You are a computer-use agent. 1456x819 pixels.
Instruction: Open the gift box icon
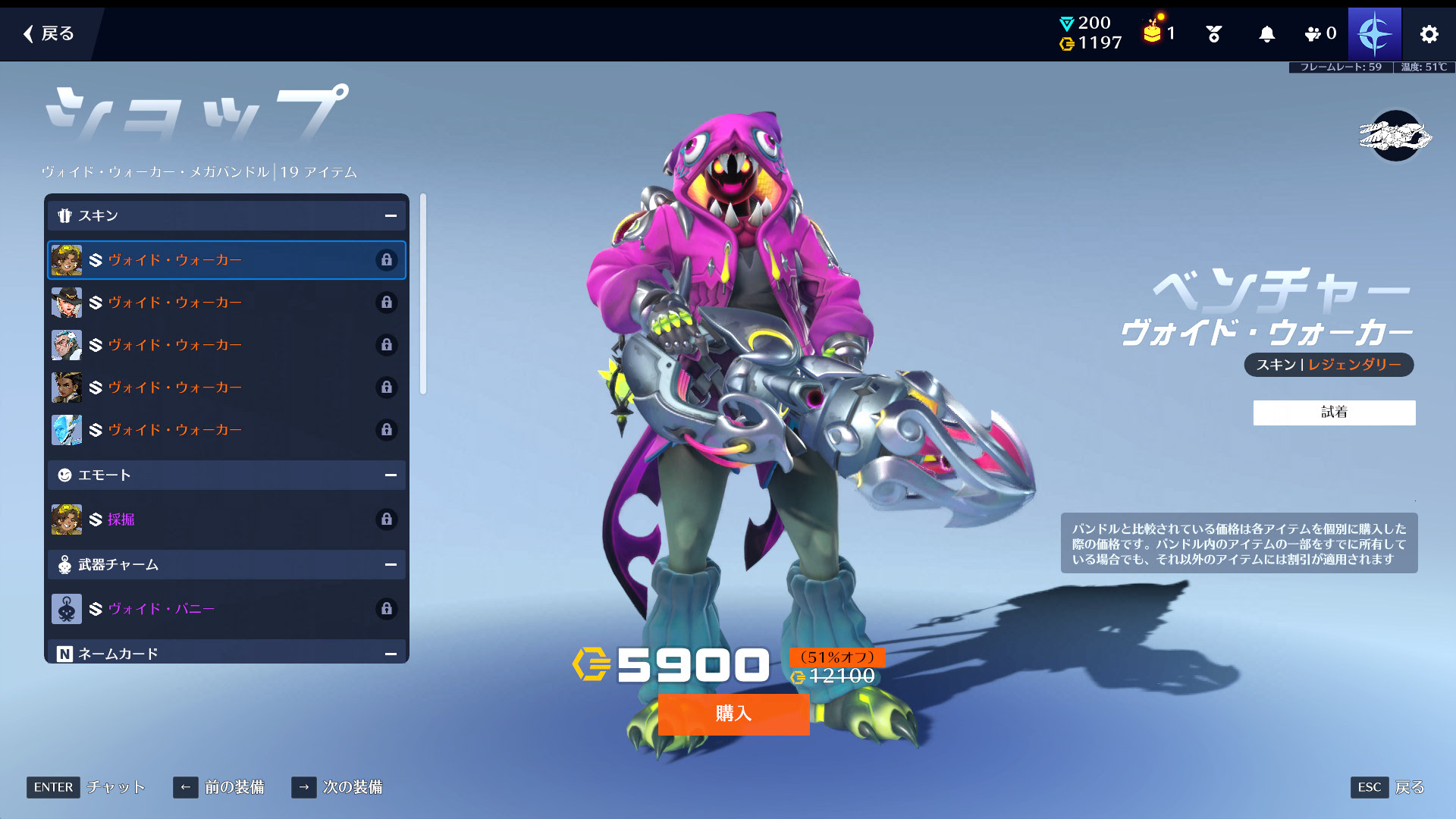pyautogui.click(x=1153, y=33)
